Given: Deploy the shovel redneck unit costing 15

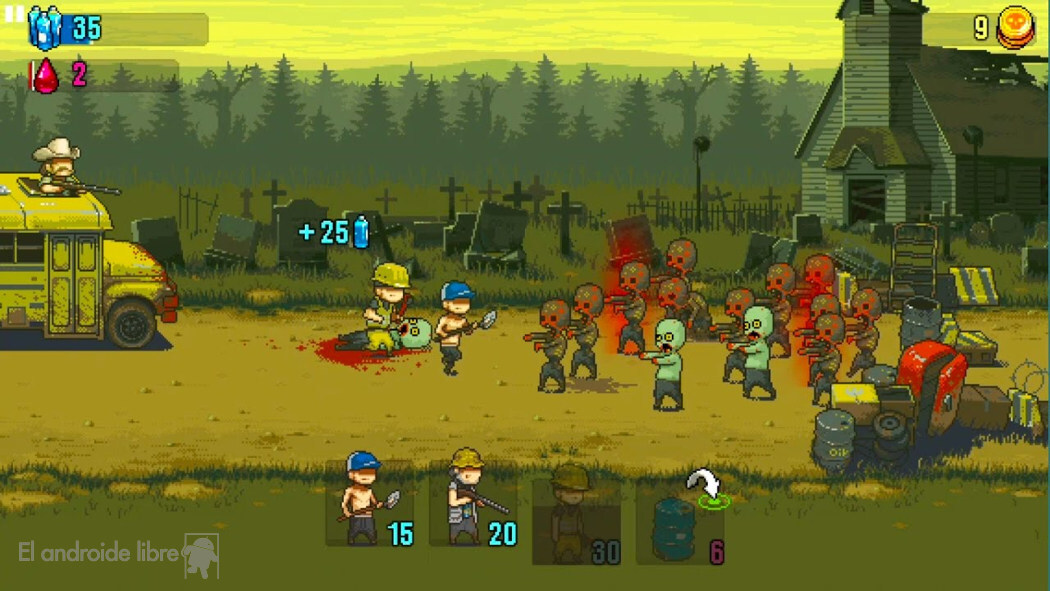Looking at the screenshot, I should point(368,501).
